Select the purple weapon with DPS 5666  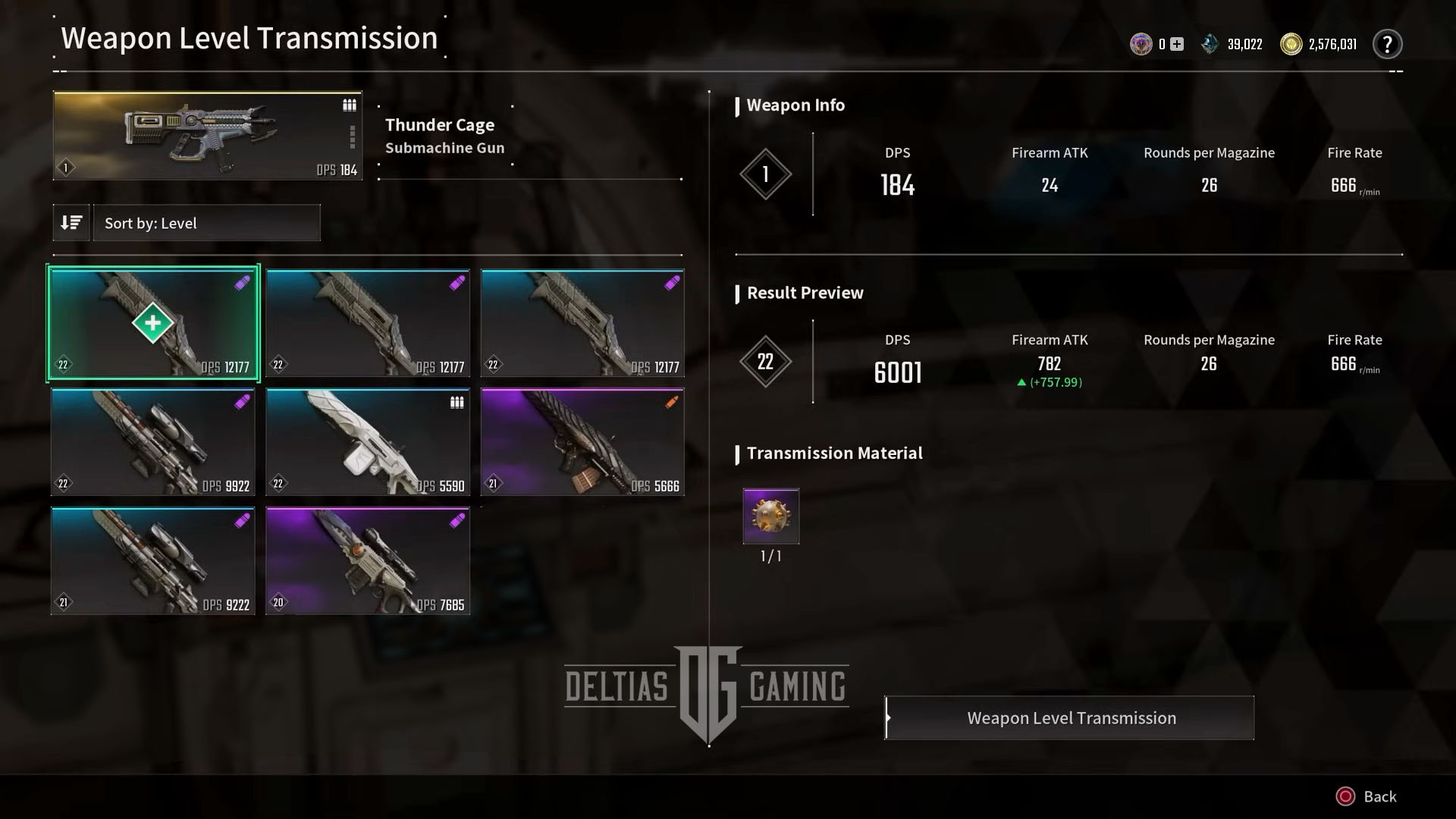pyautogui.click(x=582, y=442)
